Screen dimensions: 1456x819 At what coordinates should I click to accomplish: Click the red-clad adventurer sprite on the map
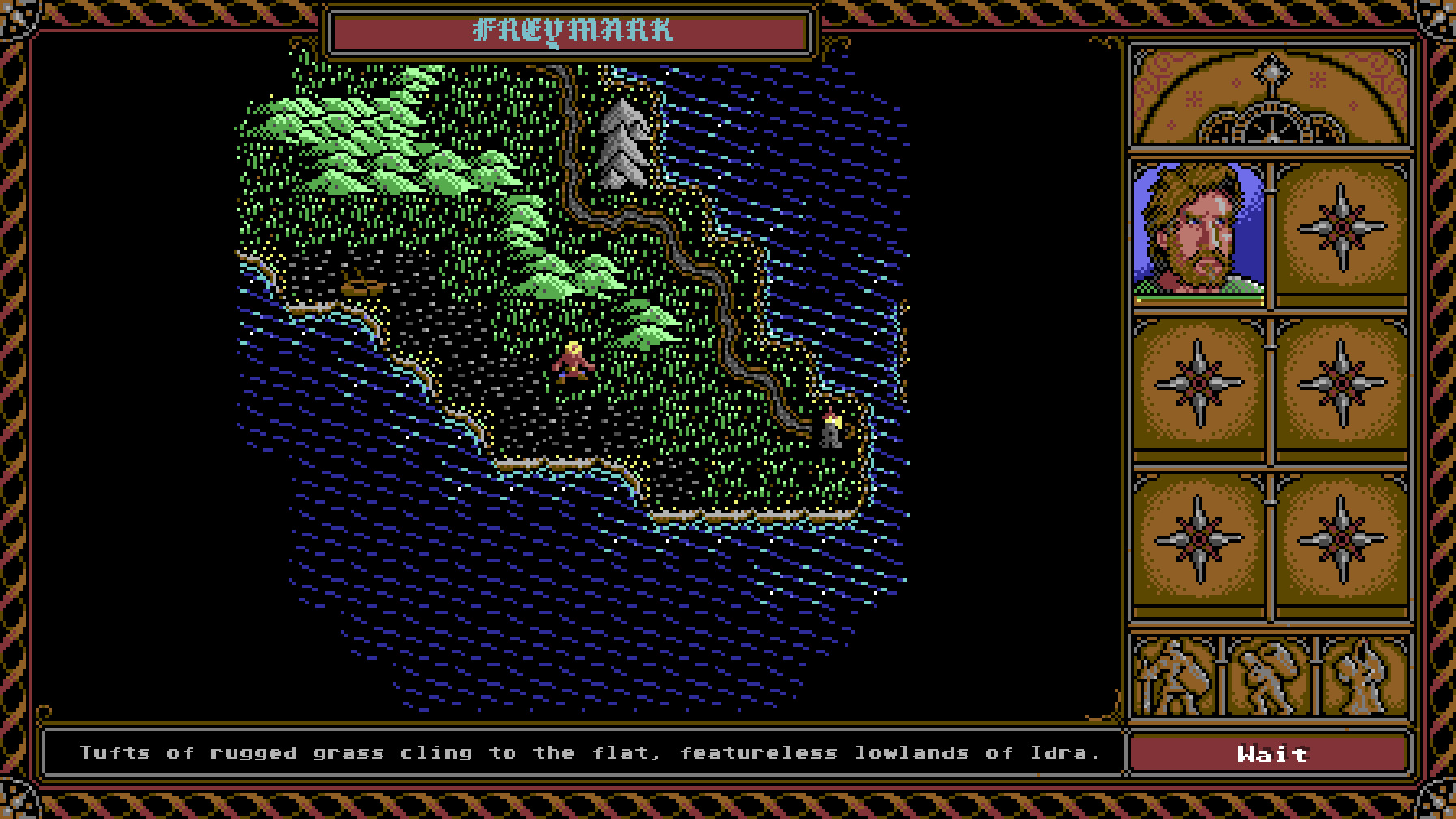[571, 362]
